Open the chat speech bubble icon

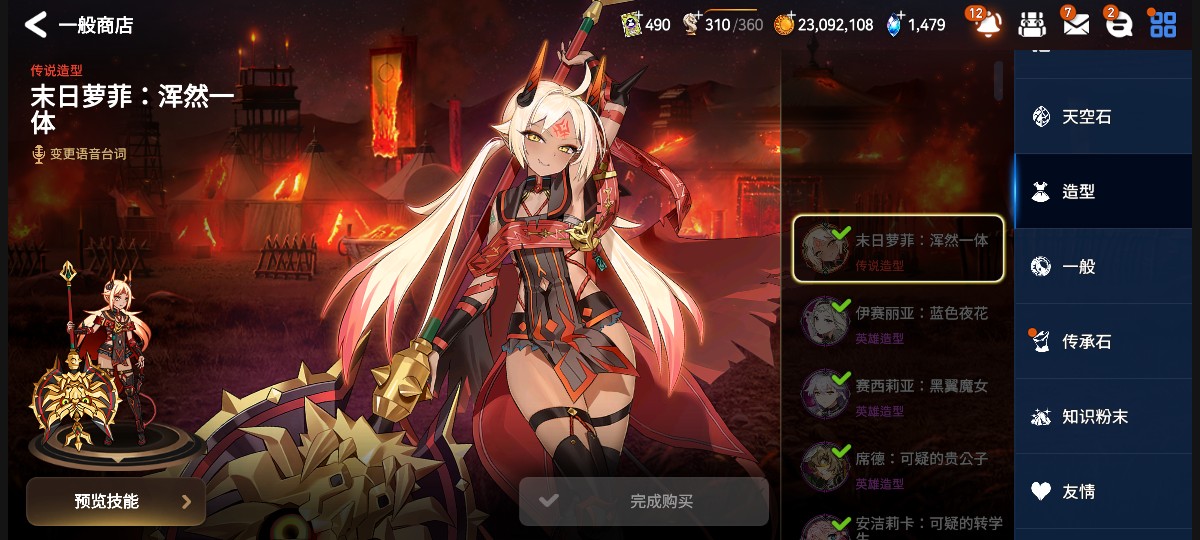click(x=1118, y=24)
